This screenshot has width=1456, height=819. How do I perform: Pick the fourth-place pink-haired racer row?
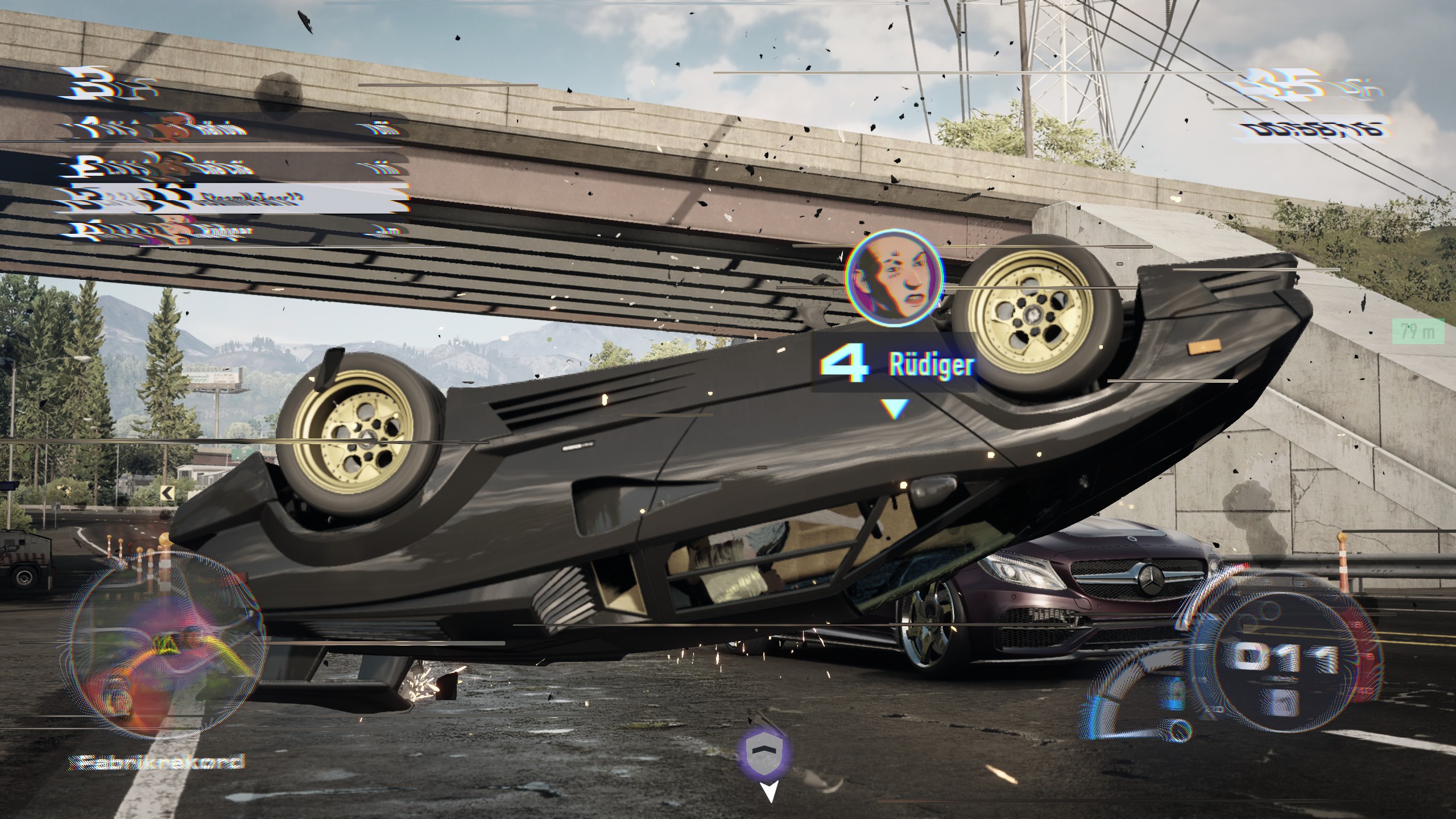(x=233, y=231)
